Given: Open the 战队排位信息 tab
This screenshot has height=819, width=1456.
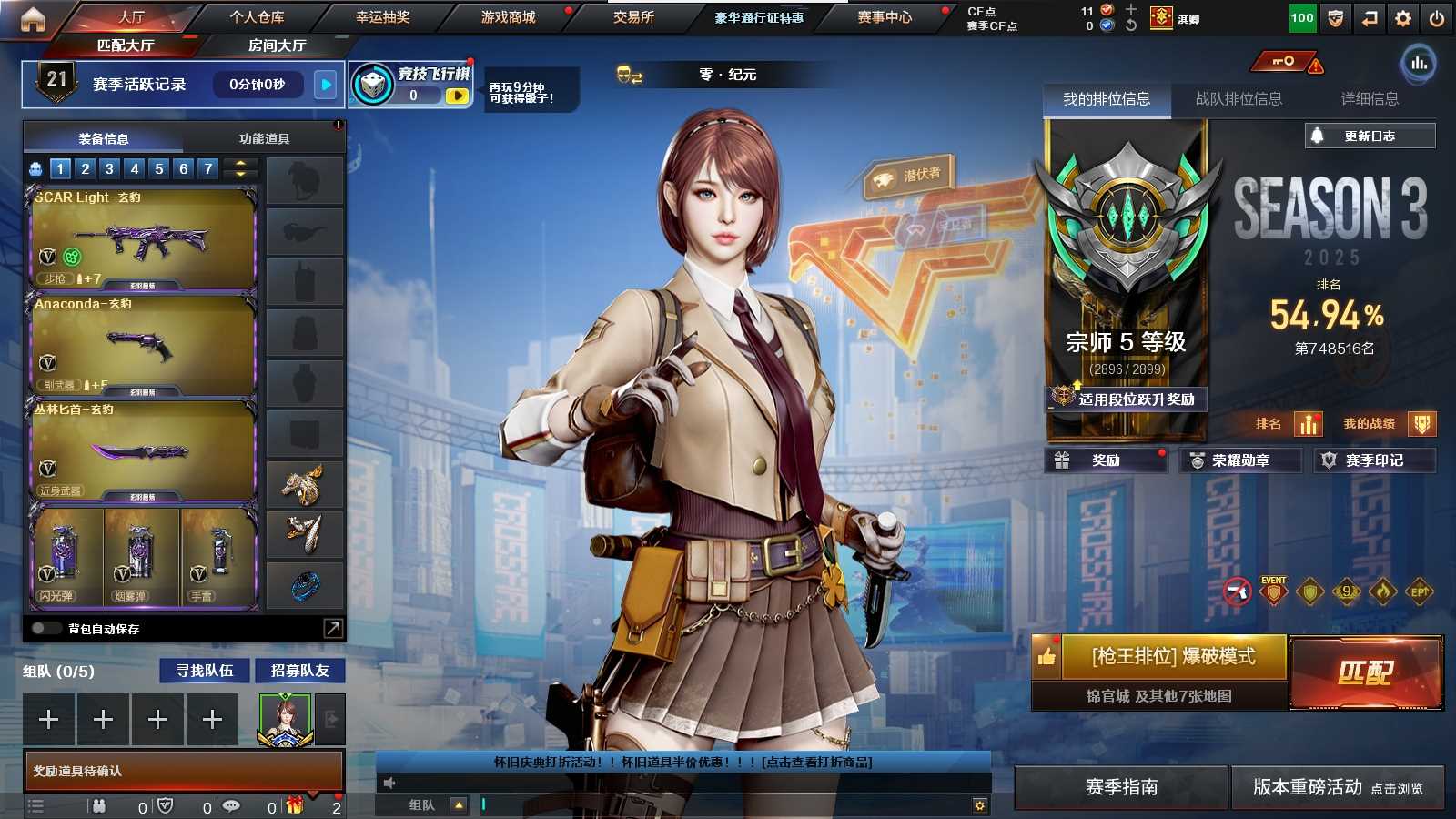Looking at the screenshot, I should (1239, 99).
